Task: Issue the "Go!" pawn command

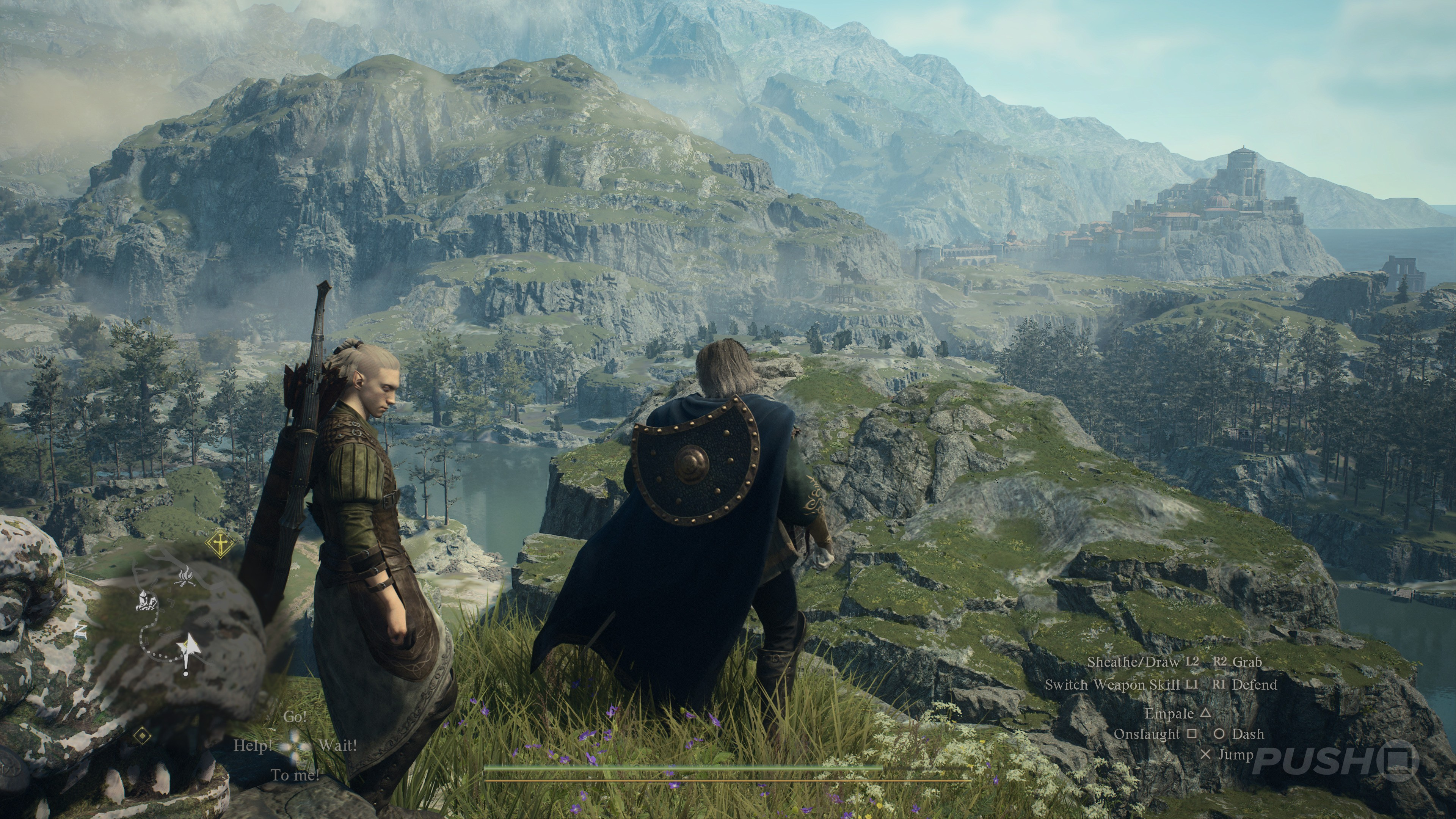Action: 295,717
